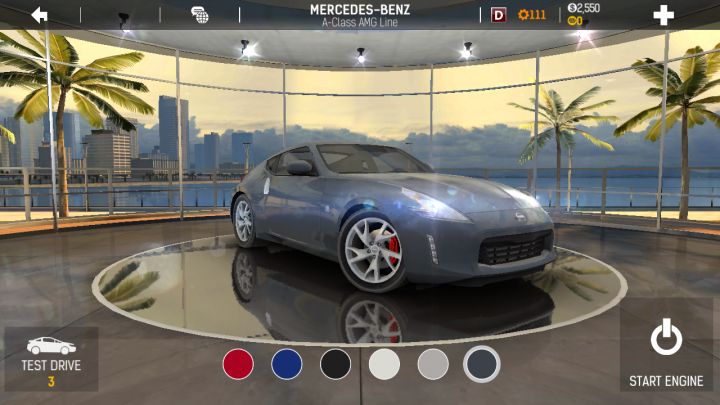Select the dark gray paint swatch
Screen dimensions: 720x405
(x=482, y=364)
